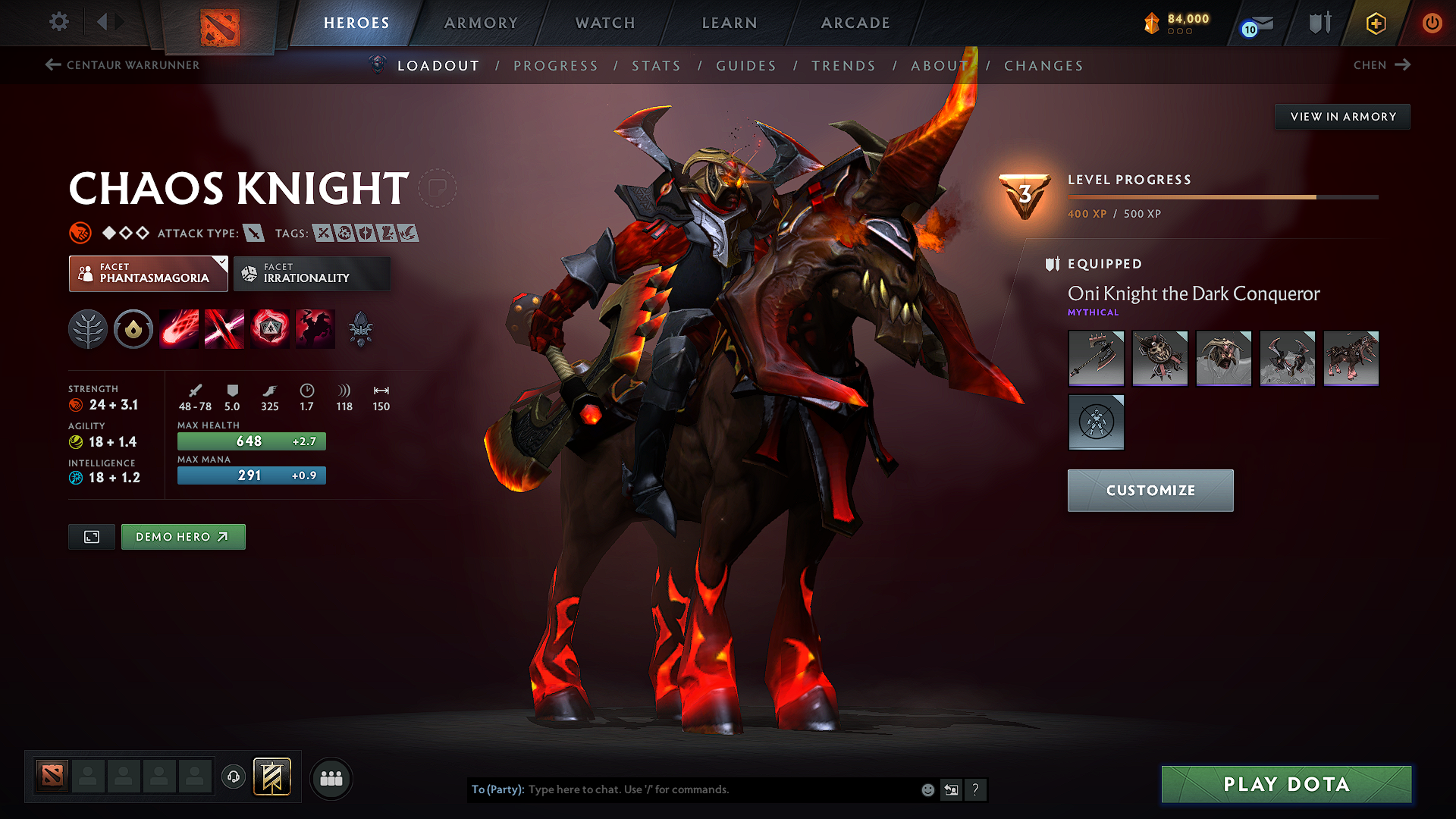Open the ARMORY menu item

[481, 23]
